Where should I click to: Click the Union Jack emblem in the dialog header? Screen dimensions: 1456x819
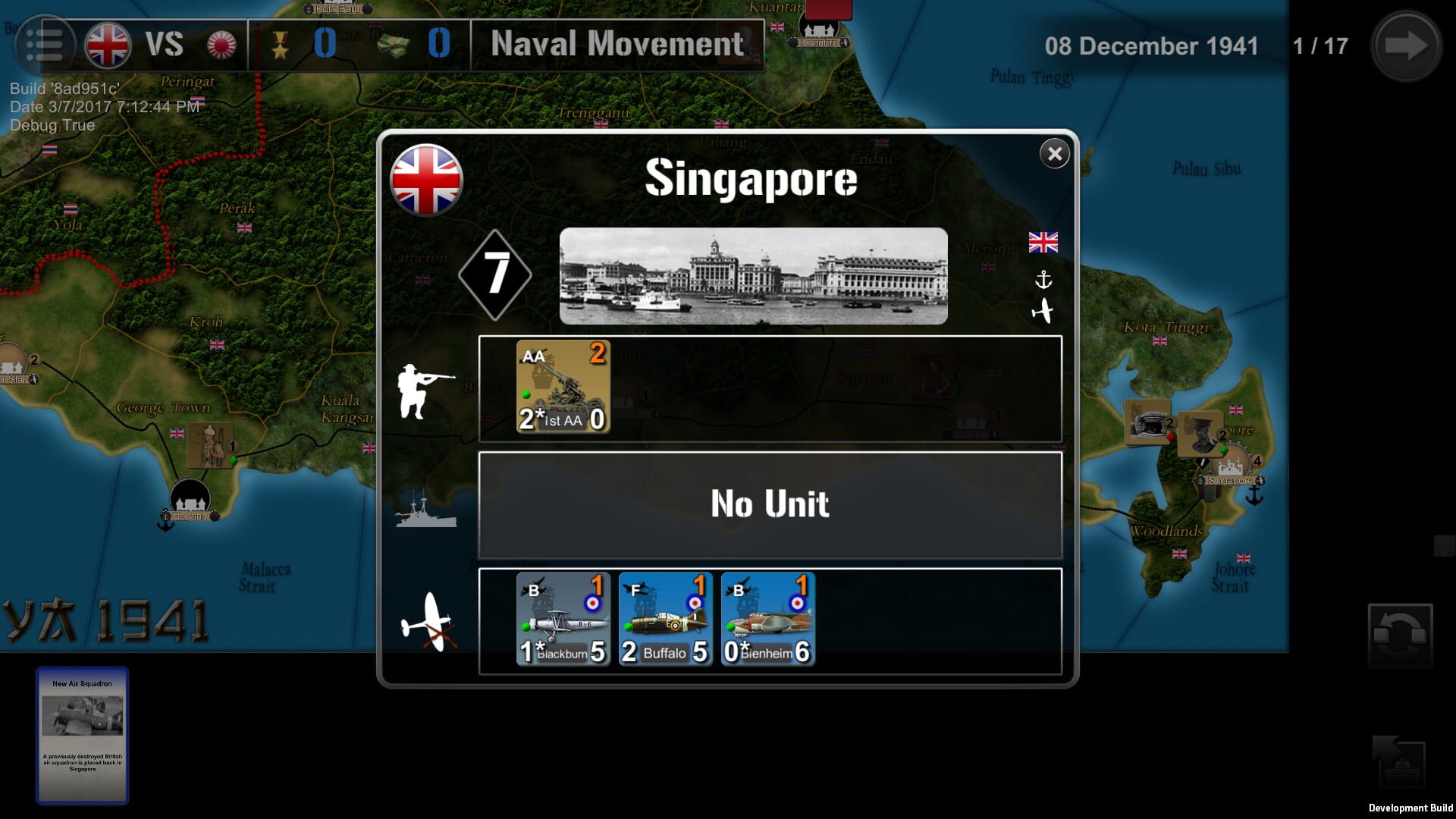[x=427, y=182]
